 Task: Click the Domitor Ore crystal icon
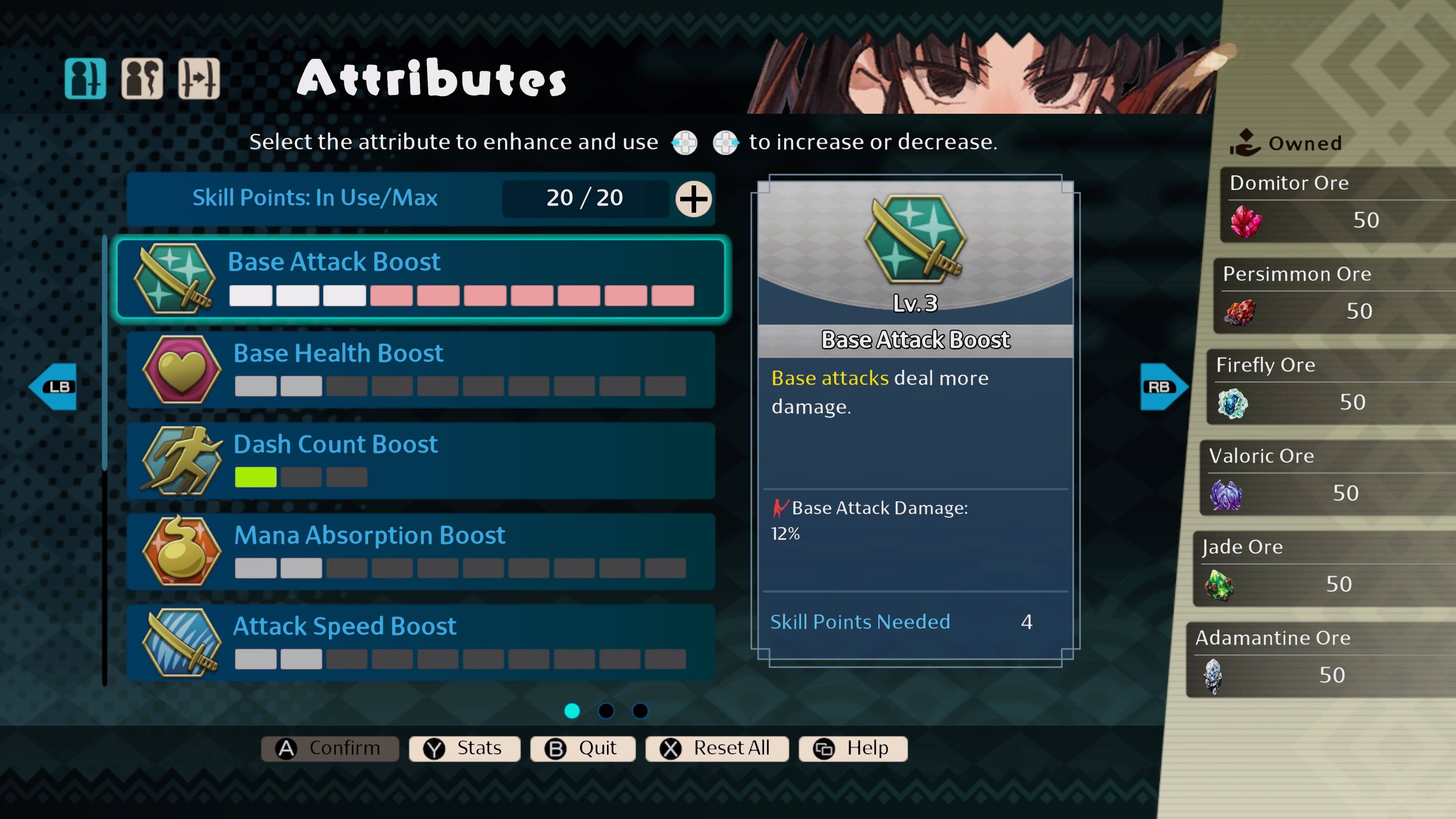(1246, 222)
